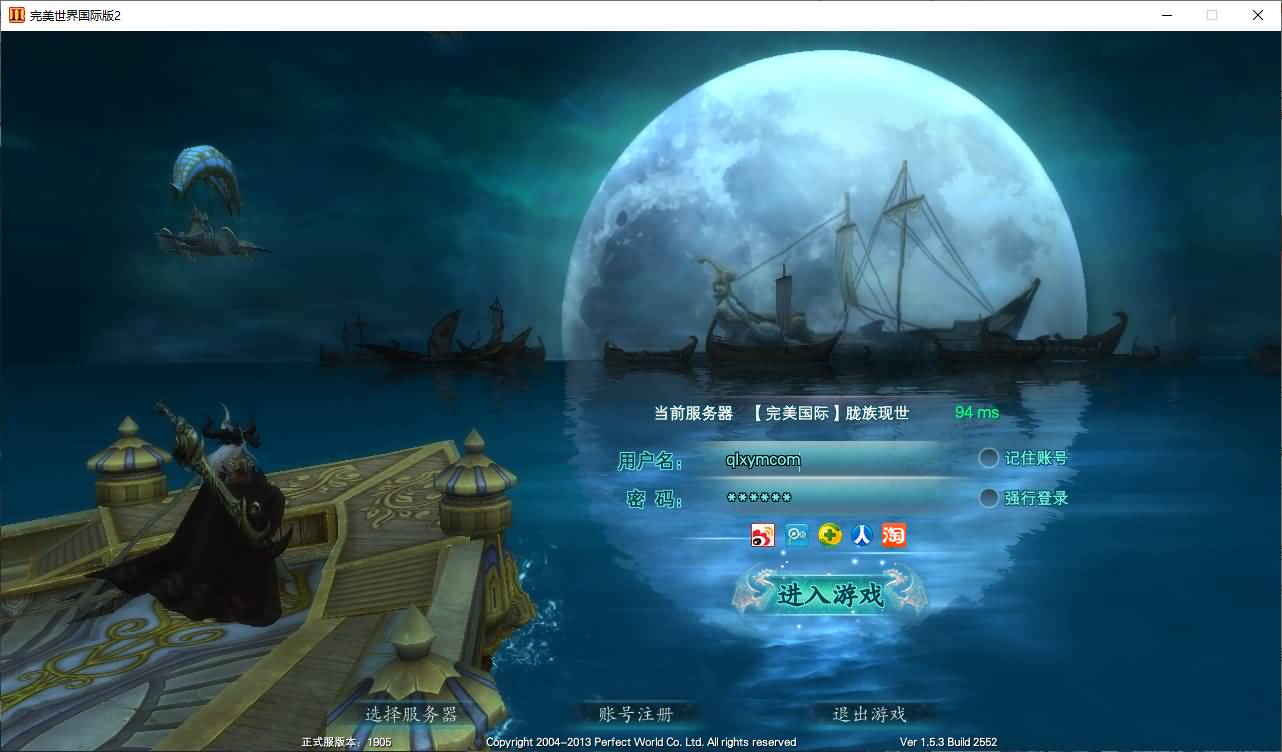
Task: Enable the 强行登录 force login option
Action: 988,497
